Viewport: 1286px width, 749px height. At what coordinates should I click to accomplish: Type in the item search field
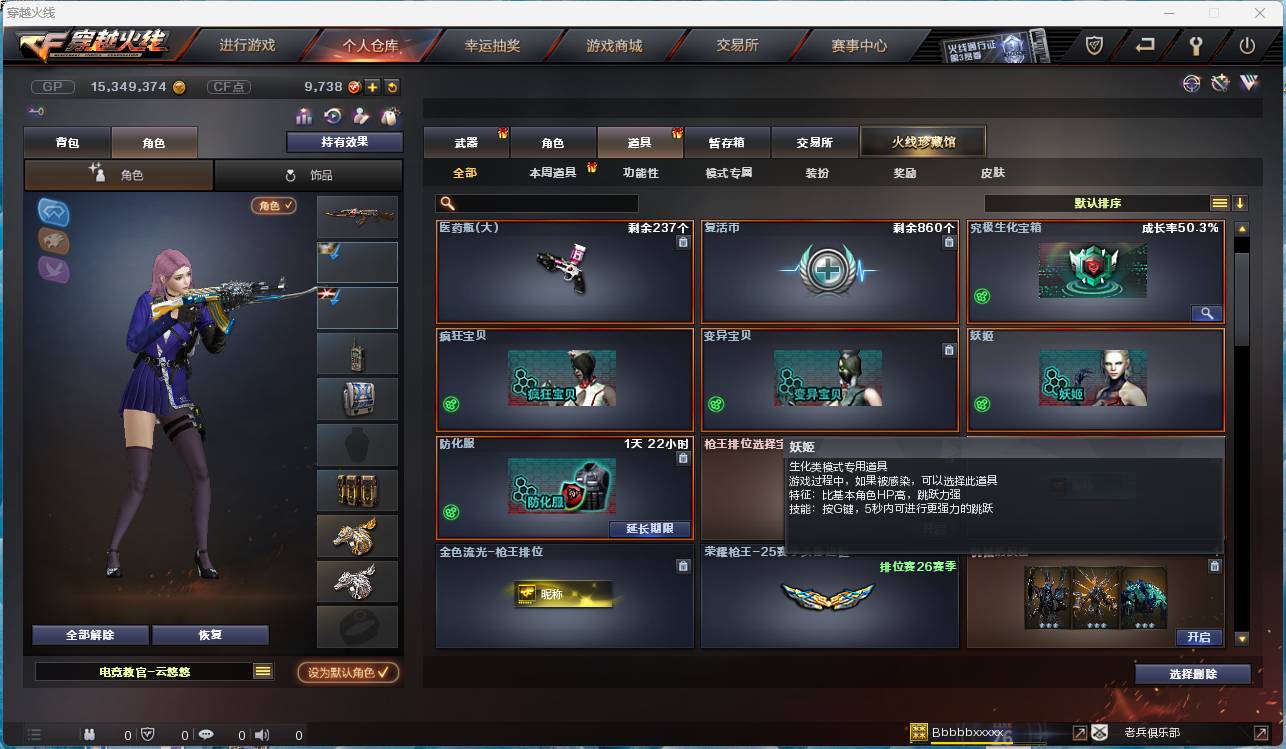click(x=540, y=203)
